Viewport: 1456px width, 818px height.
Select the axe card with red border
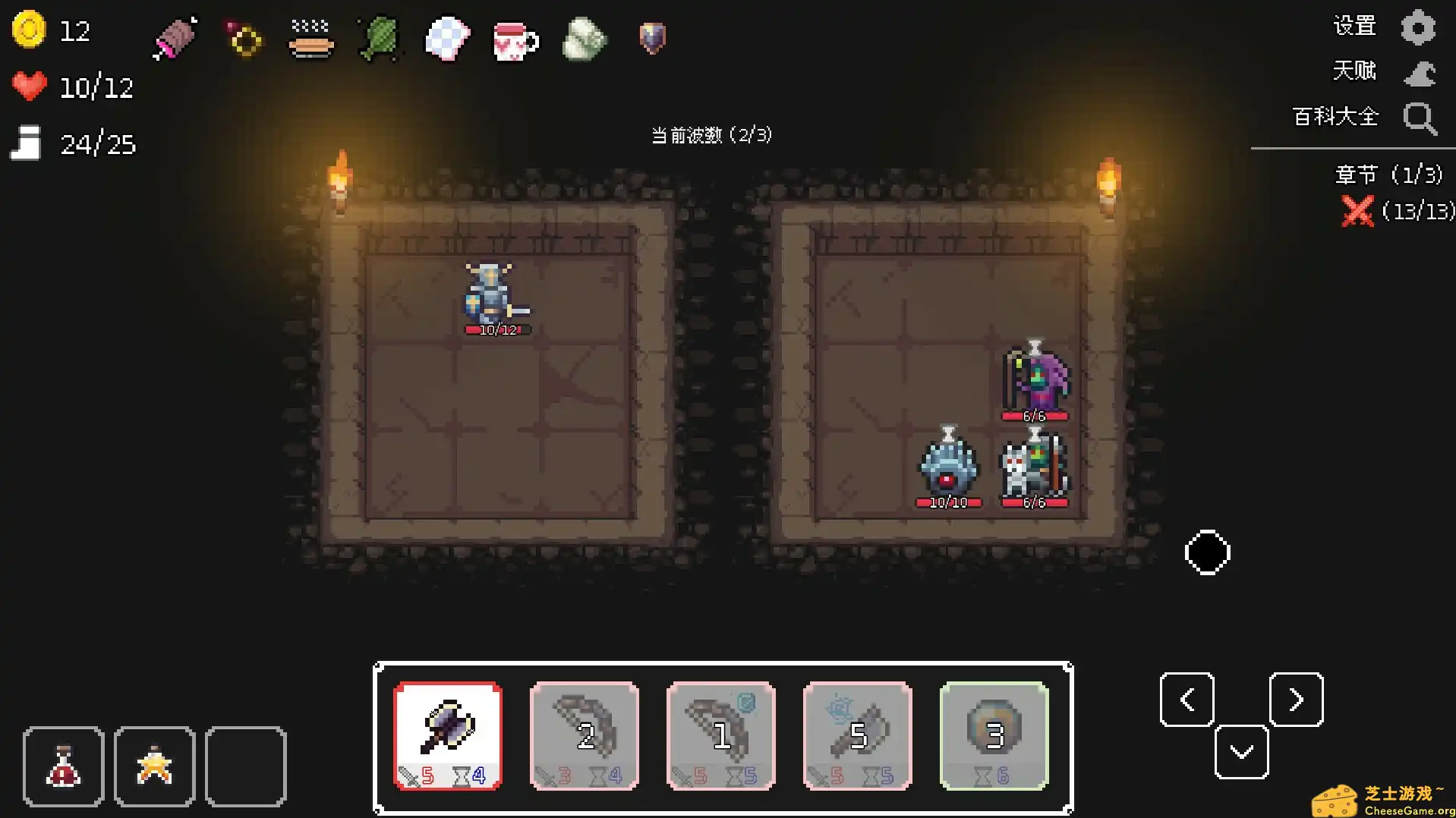click(447, 735)
